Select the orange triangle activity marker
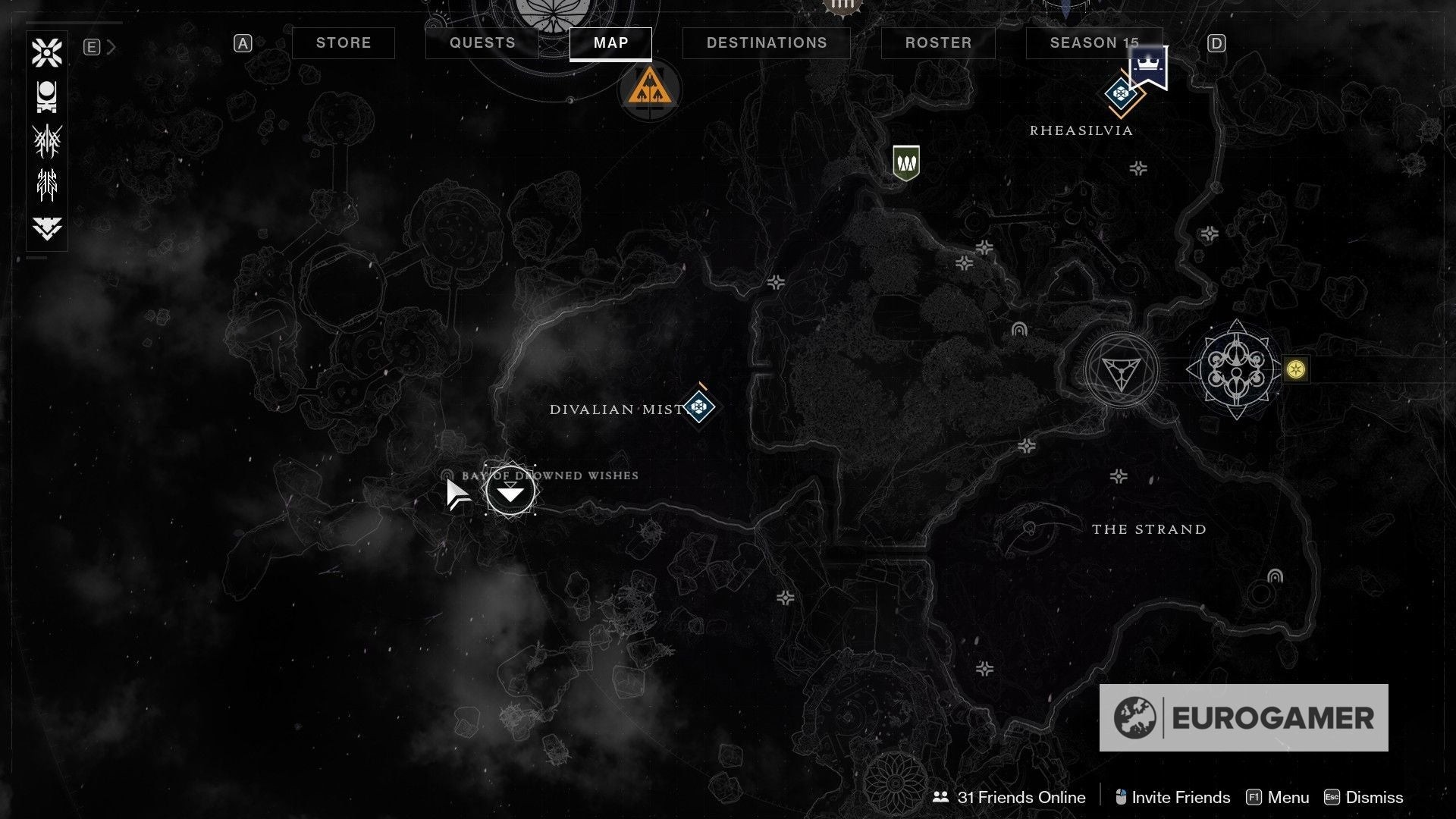The width and height of the screenshot is (1456, 819). pyautogui.click(x=650, y=89)
